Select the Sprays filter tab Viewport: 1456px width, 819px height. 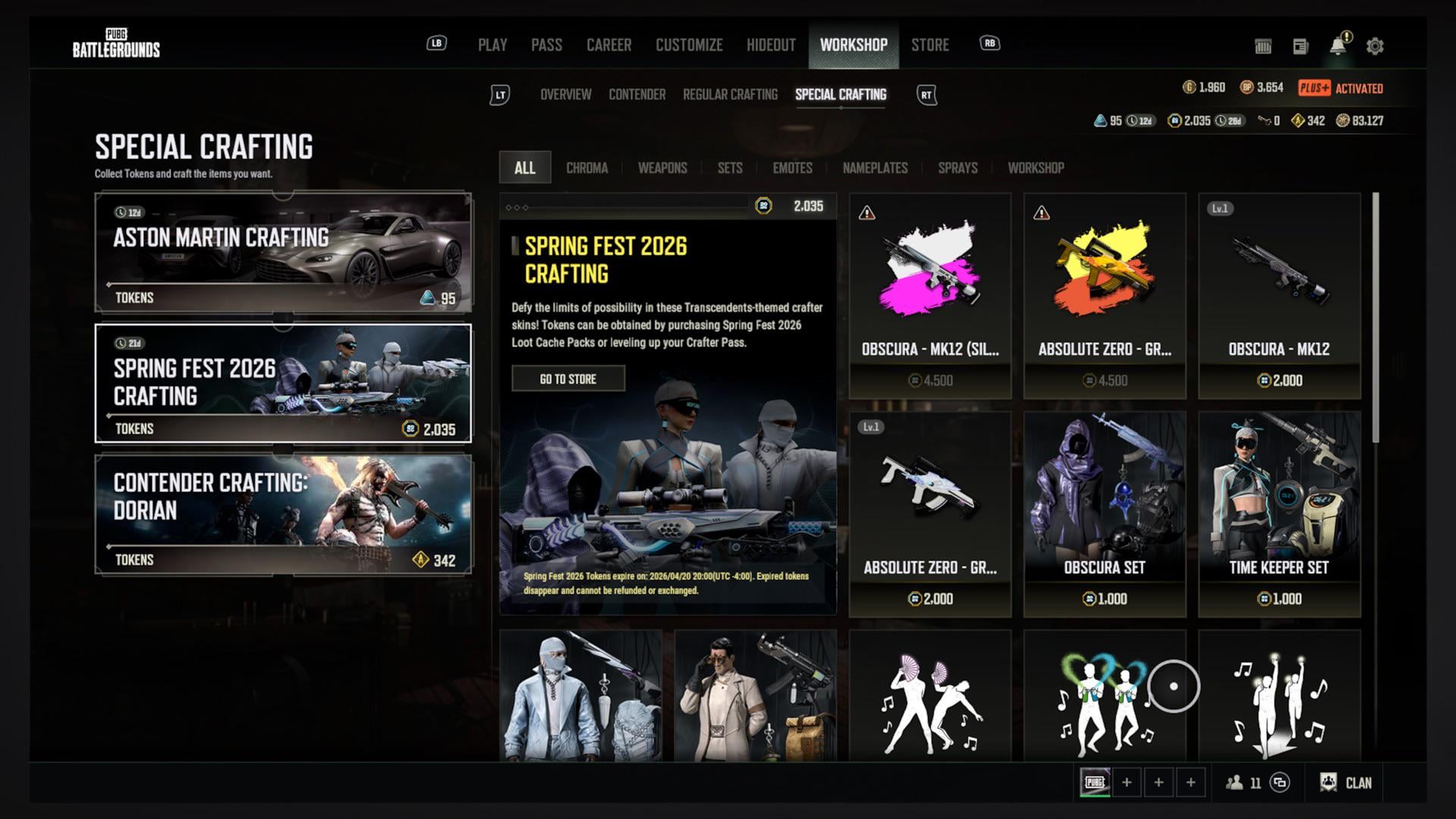pos(957,168)
